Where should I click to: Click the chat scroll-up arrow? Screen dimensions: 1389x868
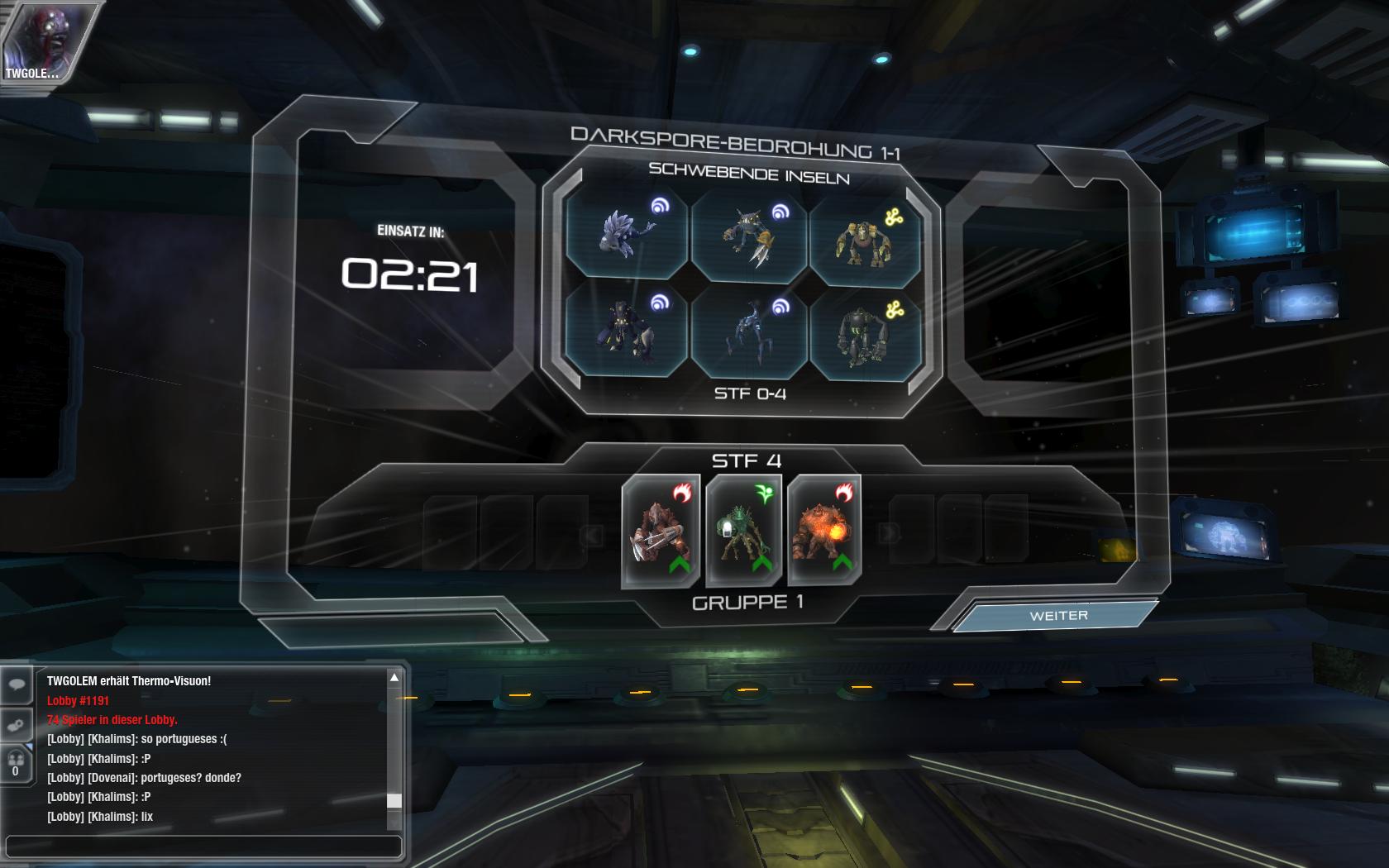click(x=394, y=678)
